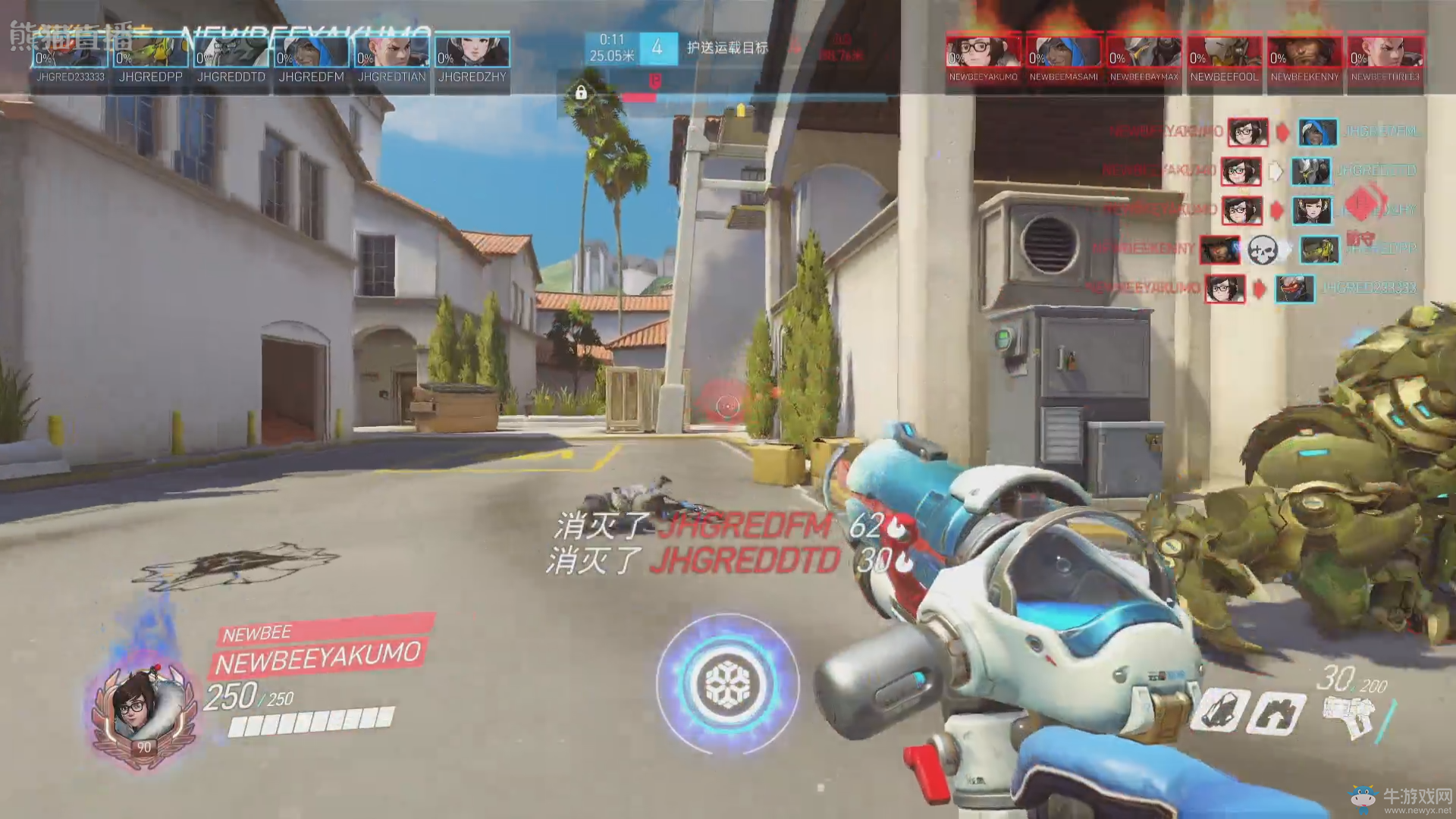Choose the JHGREDDTD player card
The image size is (1456, 819).
point(231,52)
